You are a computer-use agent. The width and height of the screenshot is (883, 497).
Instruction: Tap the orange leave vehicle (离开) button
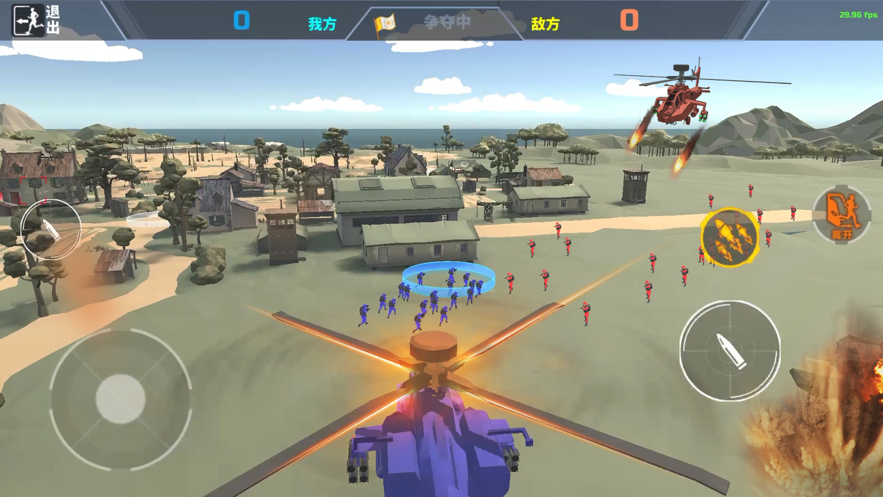(841, 214)
